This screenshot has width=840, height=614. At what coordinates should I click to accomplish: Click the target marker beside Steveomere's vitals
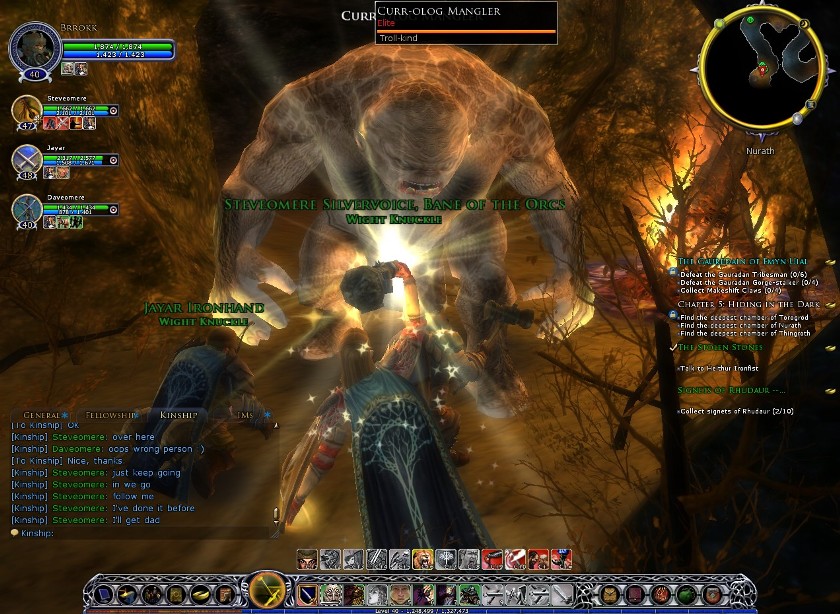tap(114, 110)
